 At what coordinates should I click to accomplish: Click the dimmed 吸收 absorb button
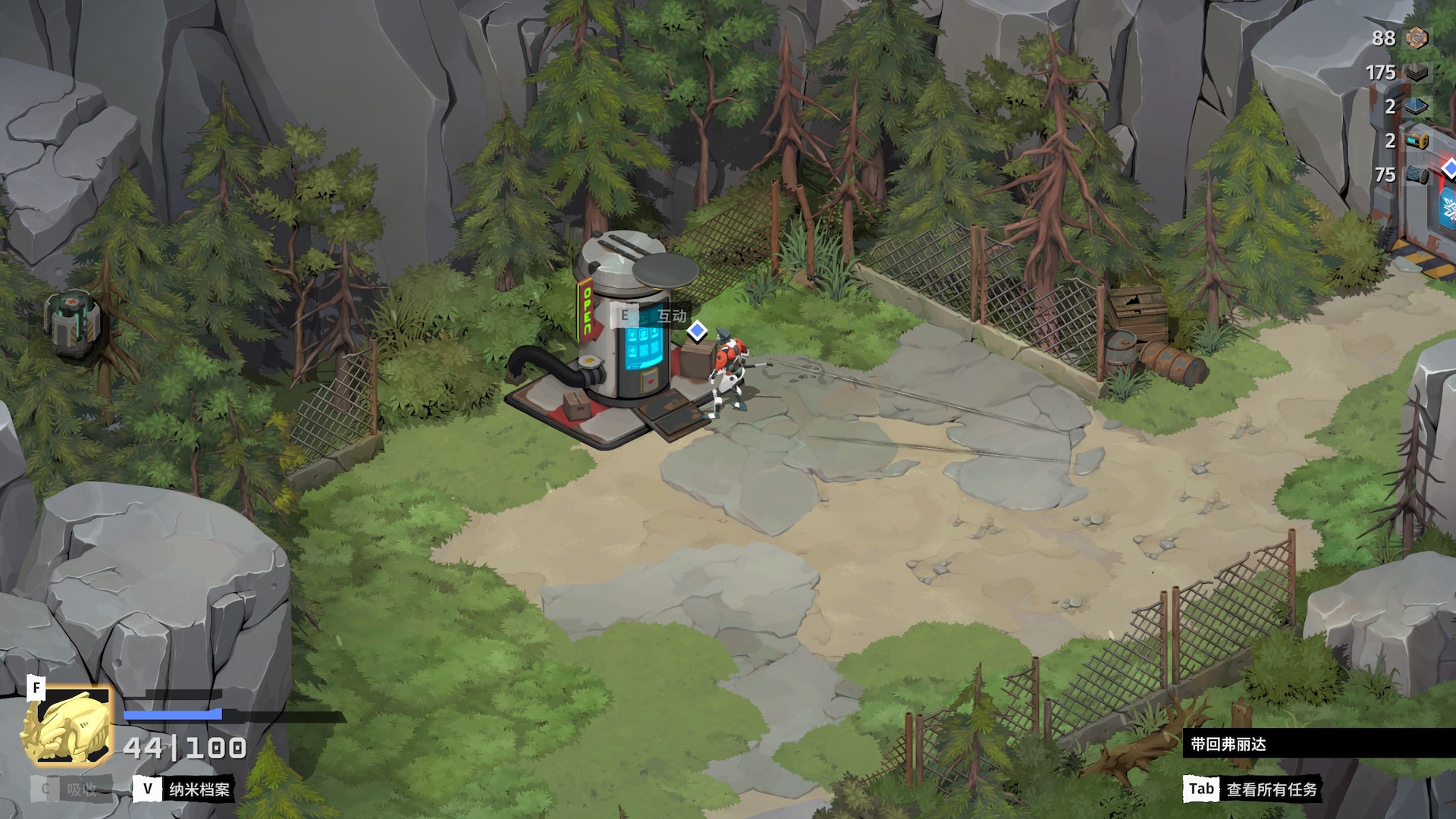click(x=71, y=789)
